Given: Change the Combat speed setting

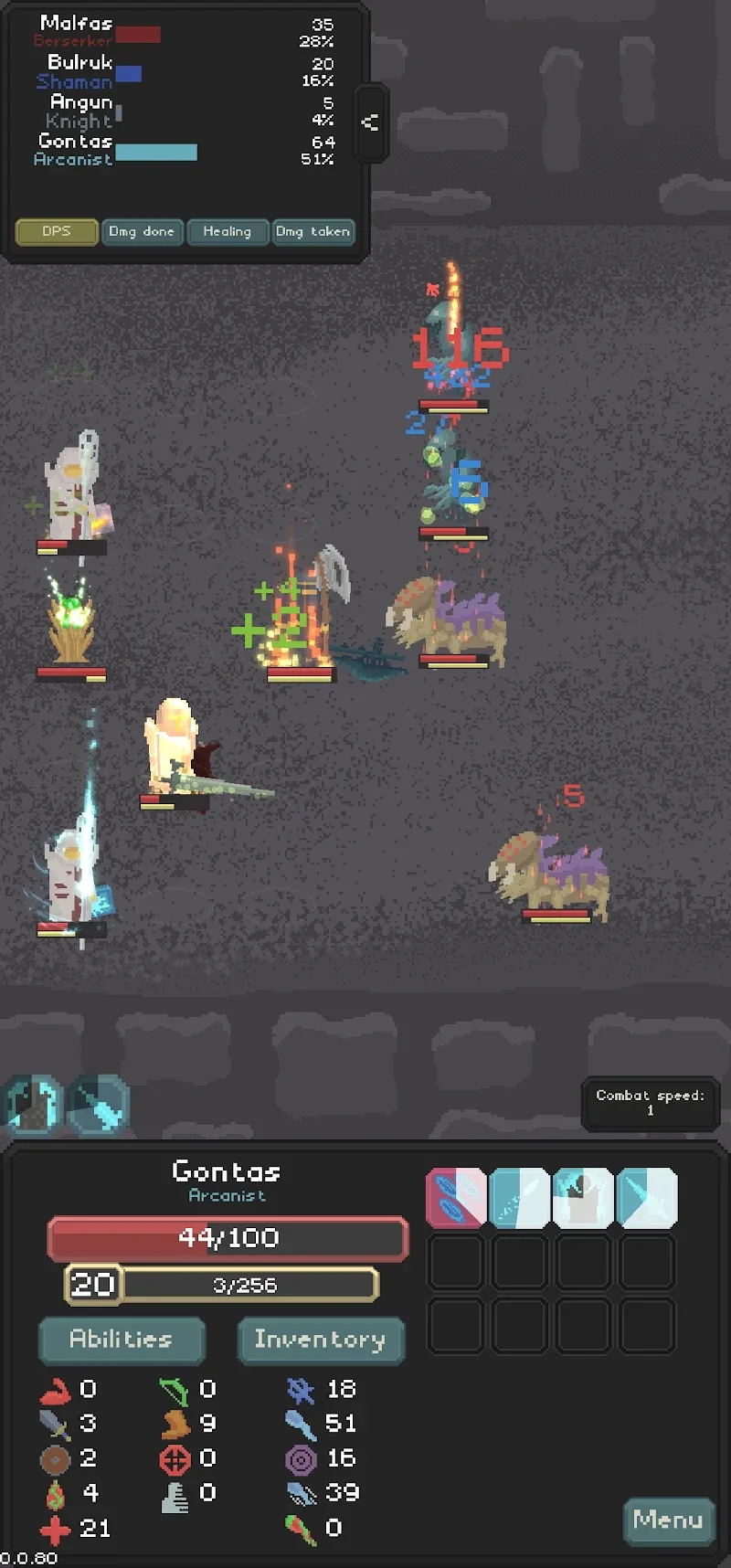Looking at the screenshot, I should point(650,1103).
